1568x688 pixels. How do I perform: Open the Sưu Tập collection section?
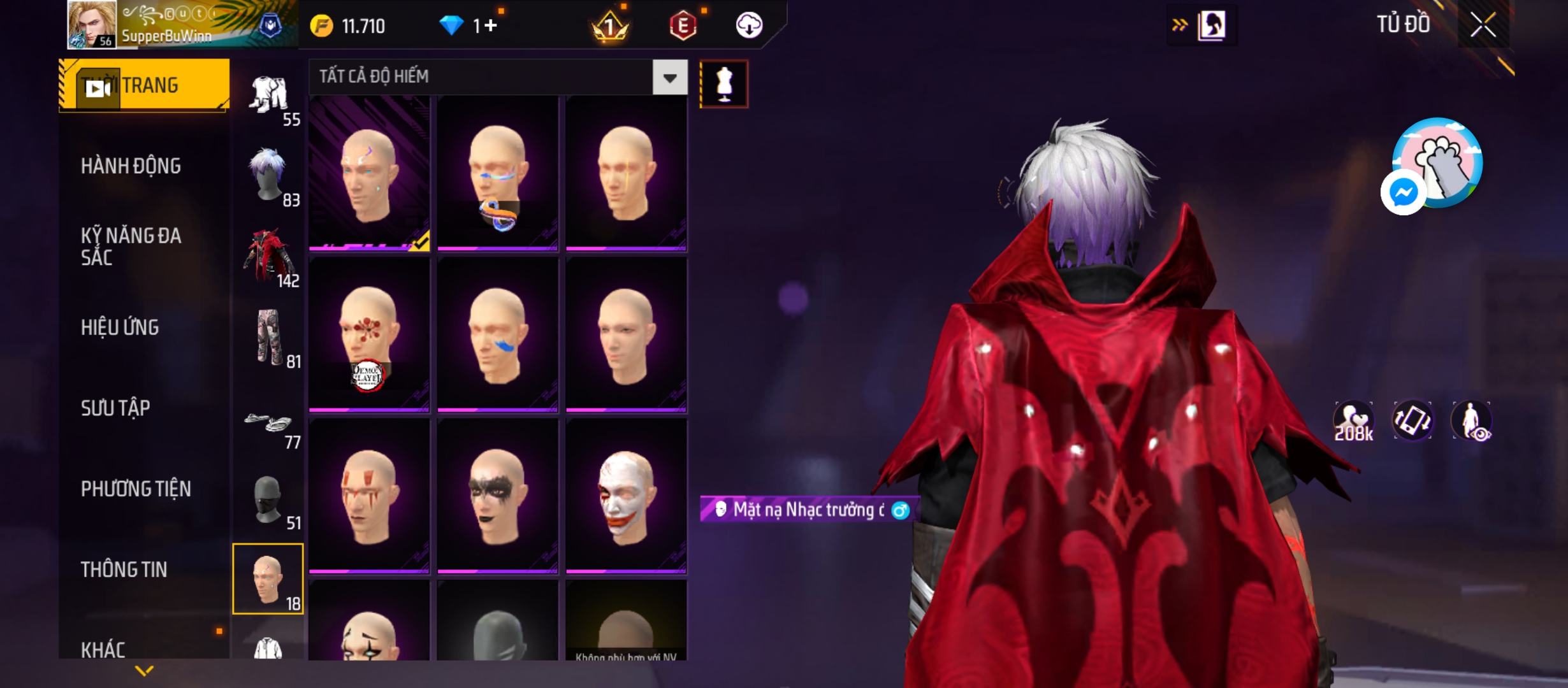pos(115,408)
